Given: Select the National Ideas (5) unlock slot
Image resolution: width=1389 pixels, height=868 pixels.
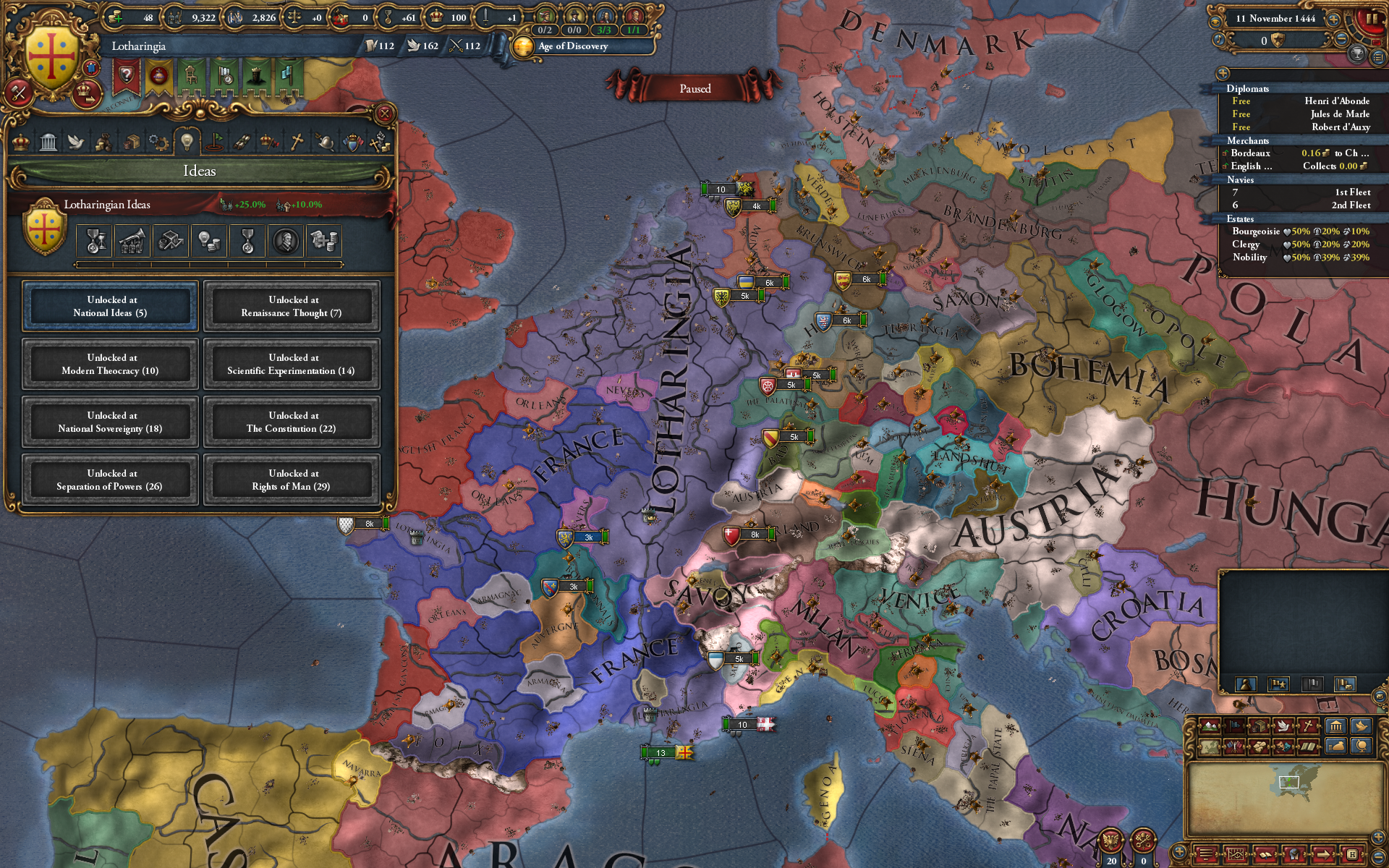Looking at the screenshot, I should (x=109, y=305).
